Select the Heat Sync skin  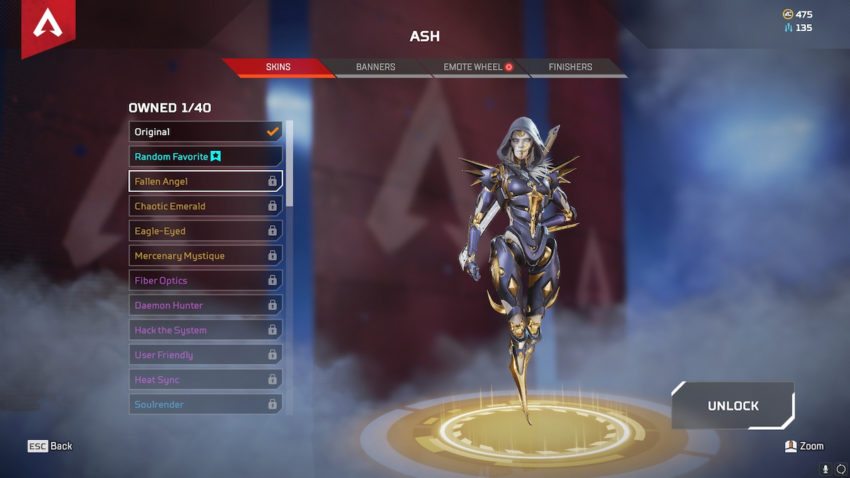coord(205,380)
